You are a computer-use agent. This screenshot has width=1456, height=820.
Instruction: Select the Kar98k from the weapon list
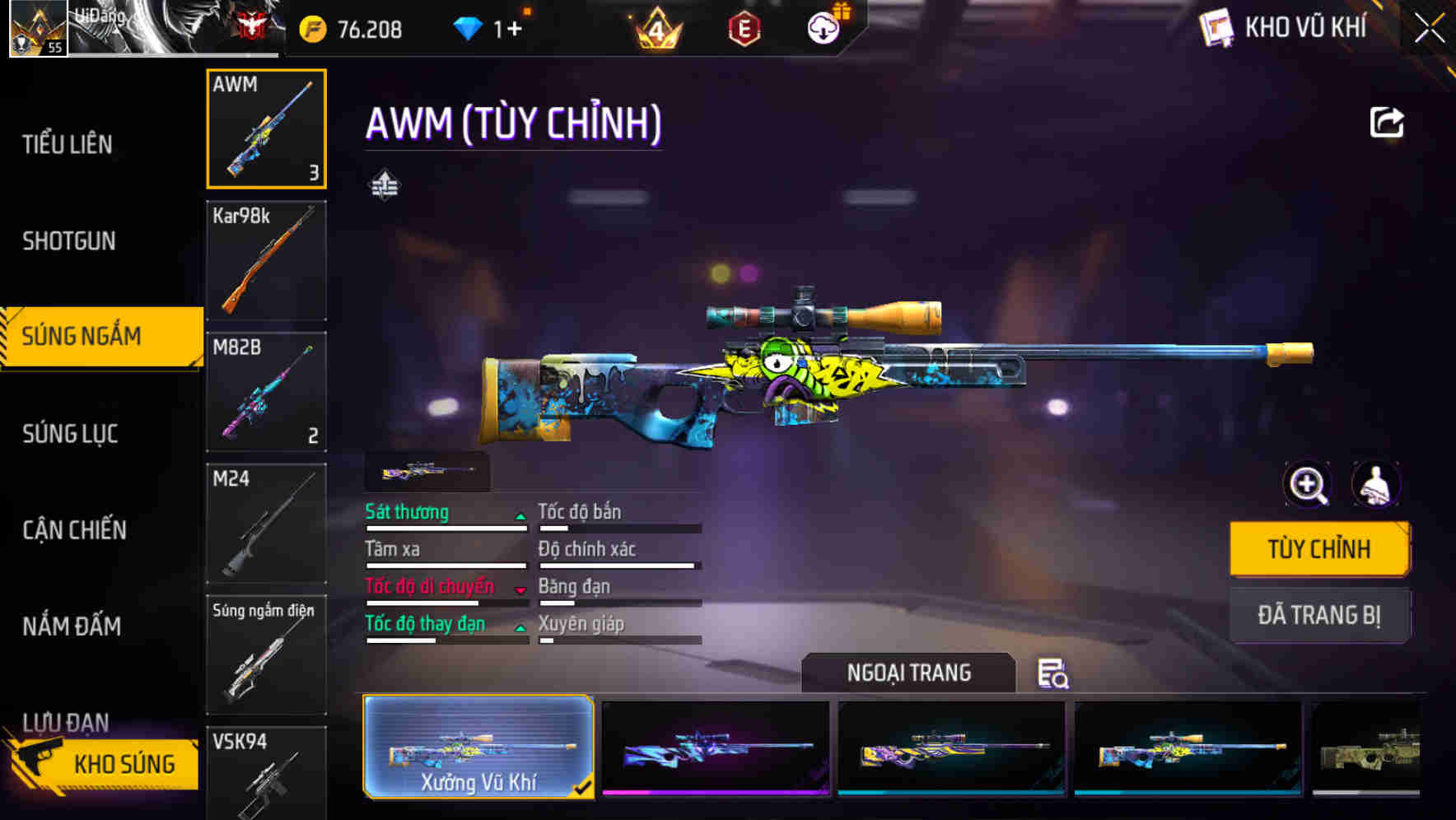point(266,260)
